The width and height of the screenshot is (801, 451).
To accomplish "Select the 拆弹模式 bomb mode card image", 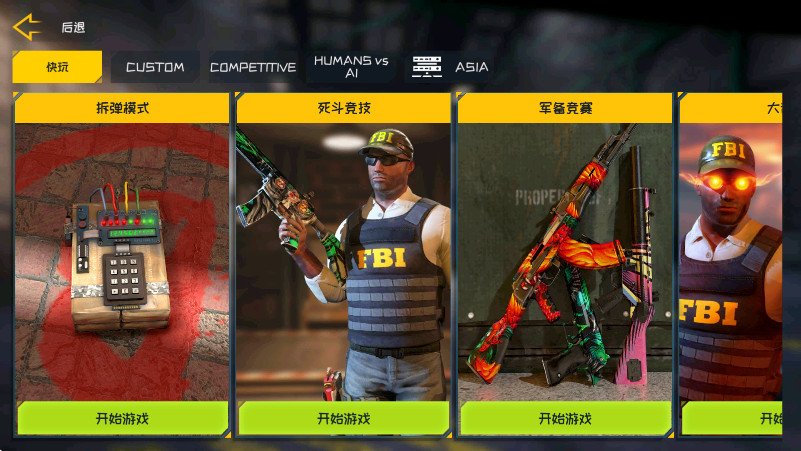I will [x=122, y=260].
